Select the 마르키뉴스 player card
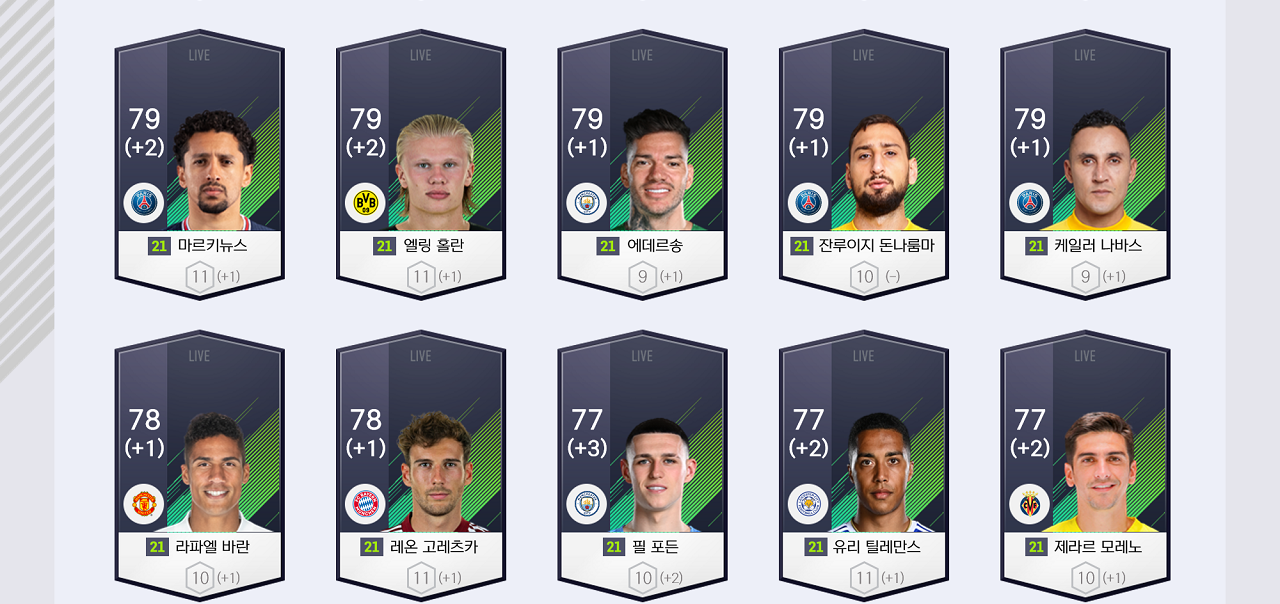 tap(199, 165)
